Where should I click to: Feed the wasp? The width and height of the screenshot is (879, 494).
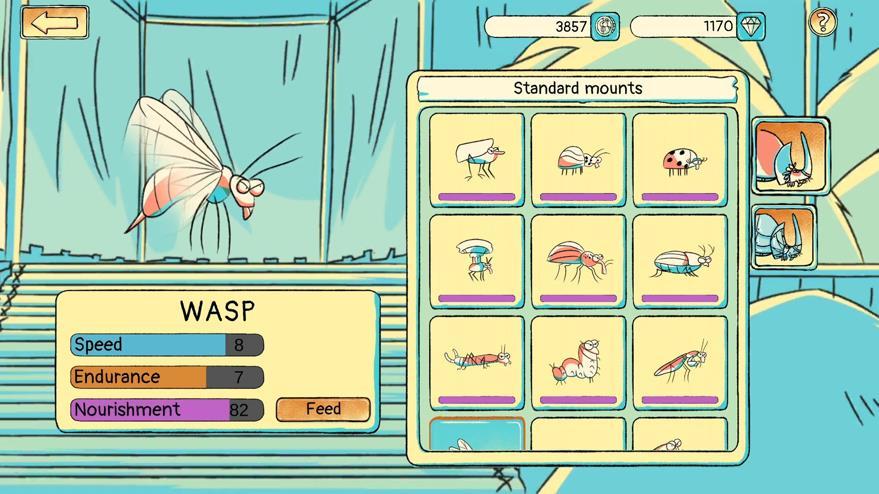coord(323,409)
